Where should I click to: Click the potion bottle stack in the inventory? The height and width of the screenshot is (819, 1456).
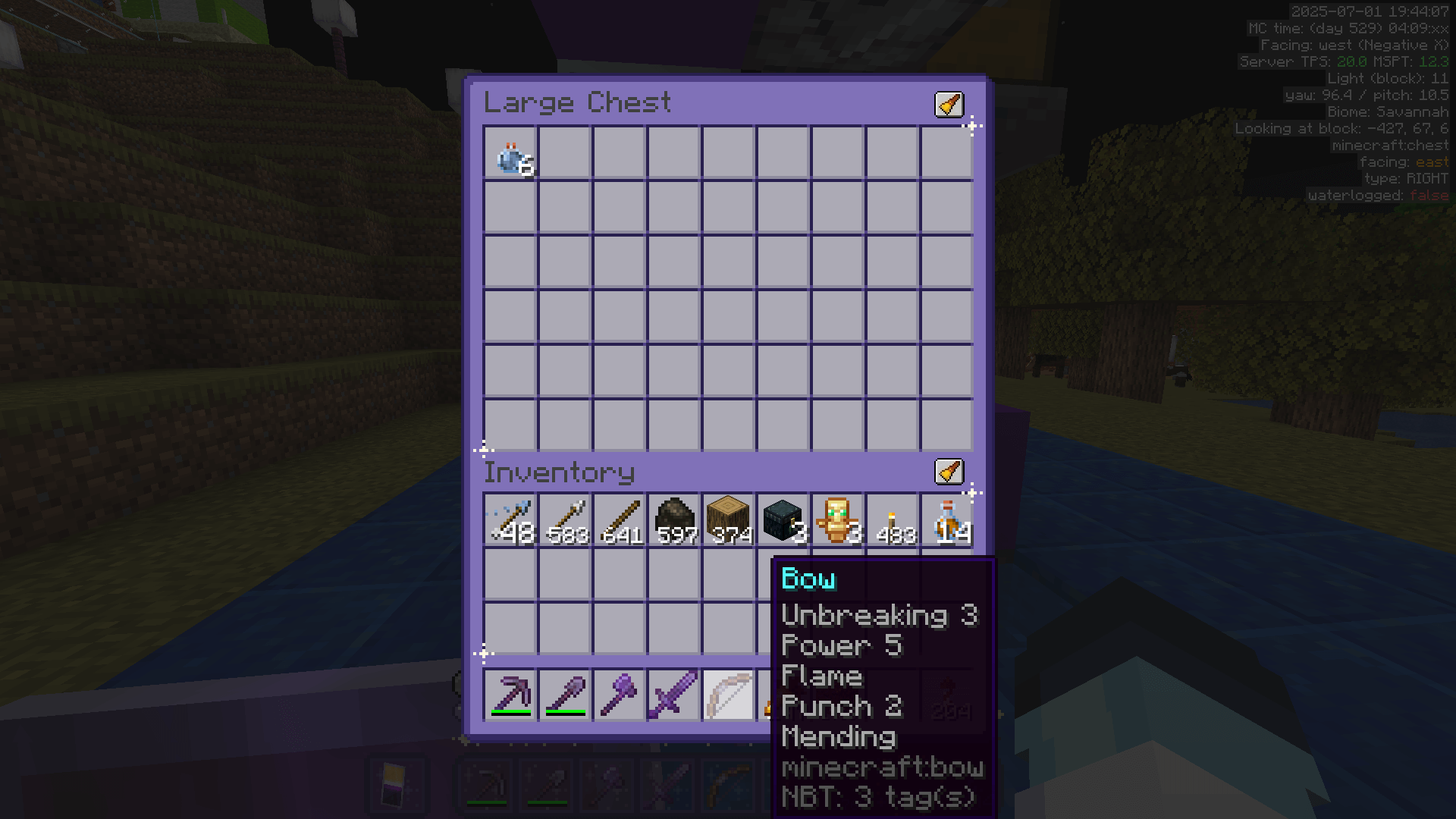tap(946, 519)
